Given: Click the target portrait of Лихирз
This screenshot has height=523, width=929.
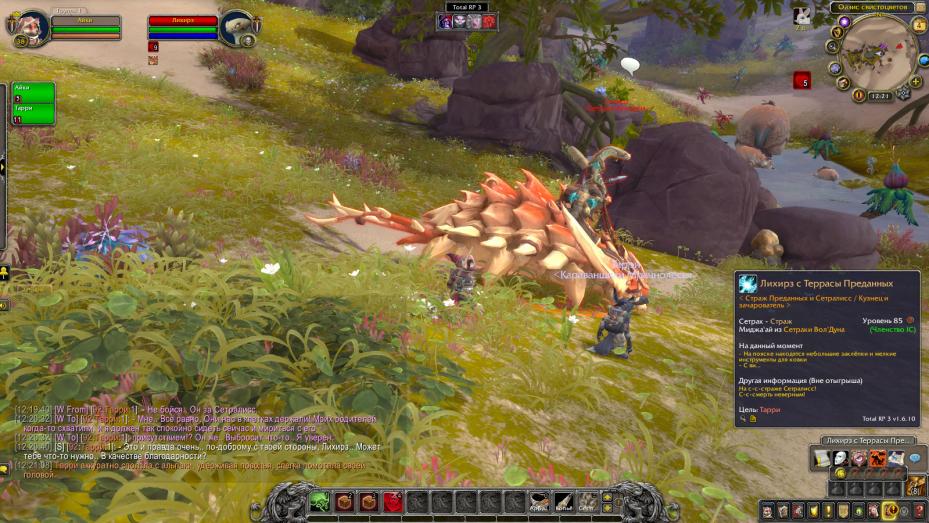Looking at the screenshot, I should coord(236,27).
